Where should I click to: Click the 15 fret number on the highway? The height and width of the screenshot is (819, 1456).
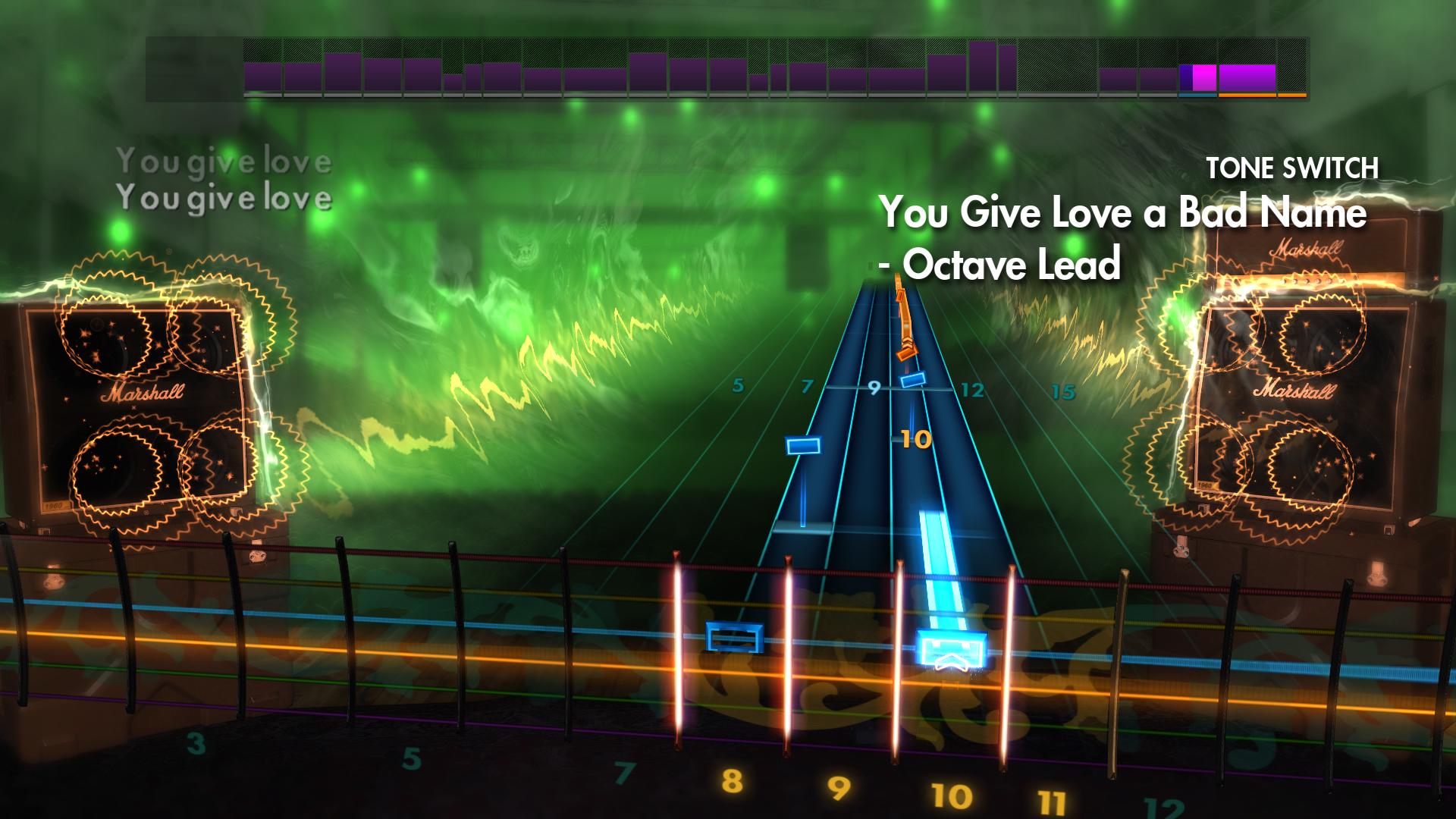tap(1062, 391)
